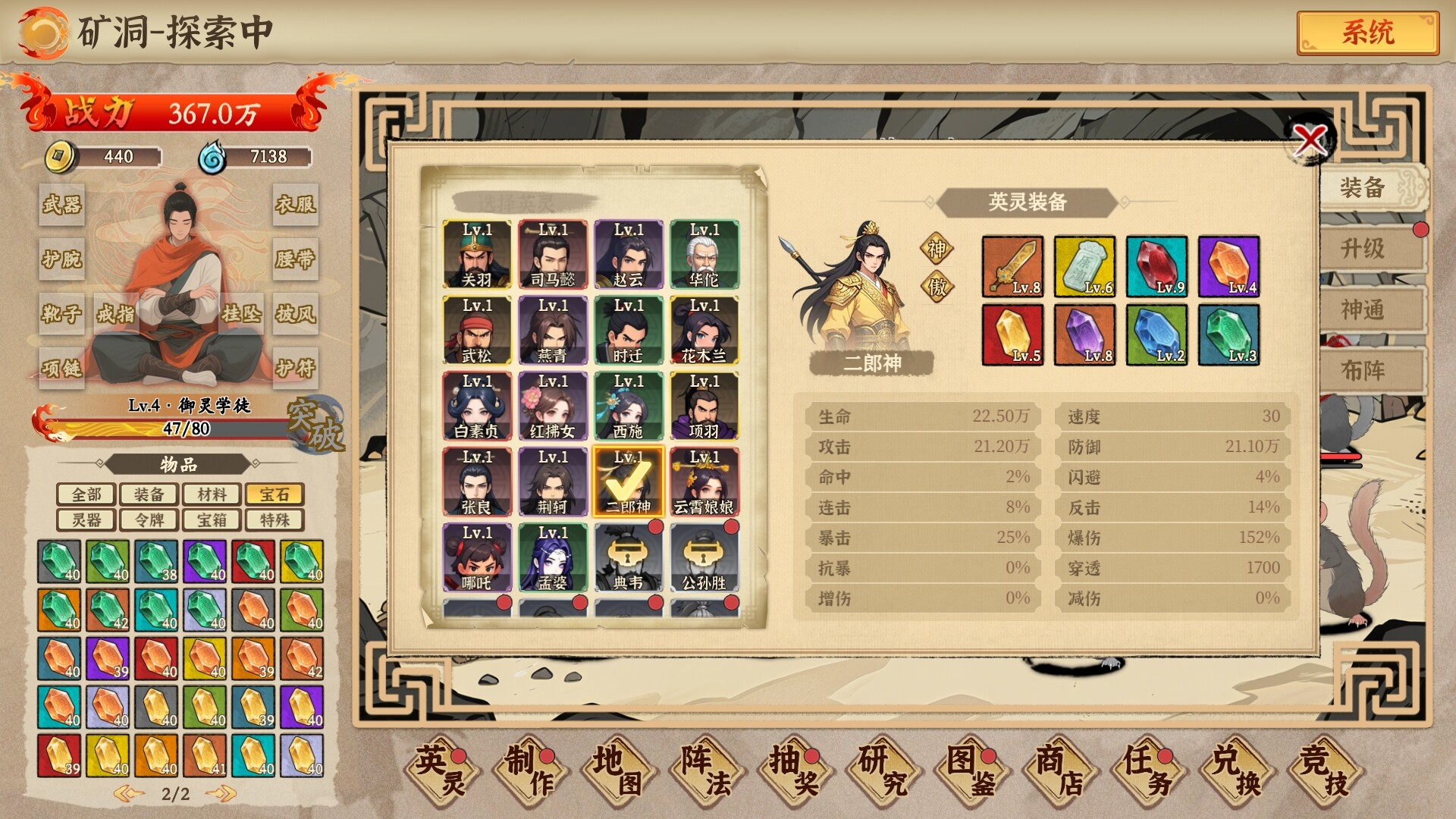Select the Lv.8 sword equipment slot
Viewport: 1456px width, 819px height.
pyautogui.click(x=1012, y=266)
